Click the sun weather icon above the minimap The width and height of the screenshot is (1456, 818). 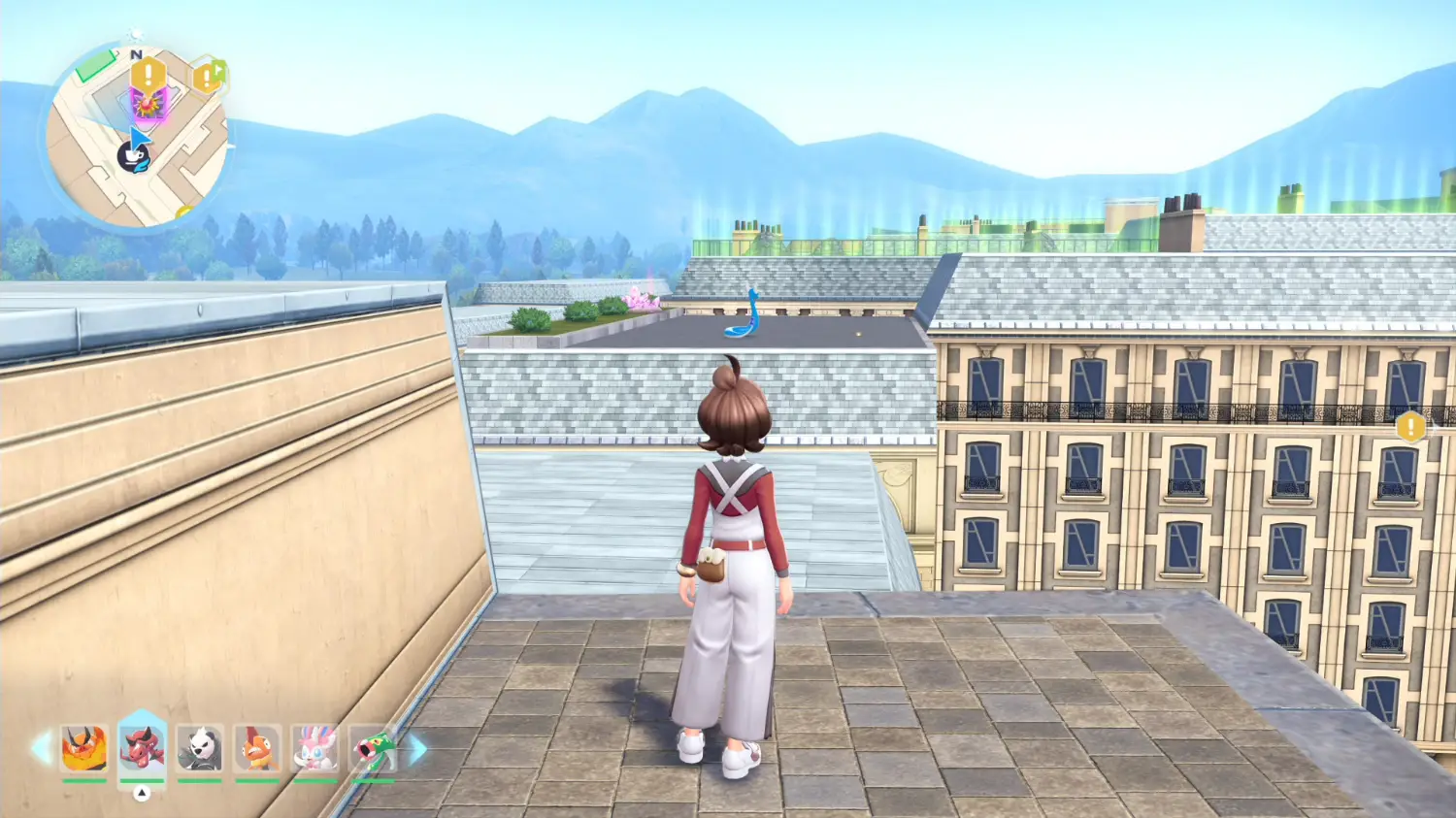click(x=134, y=36)
